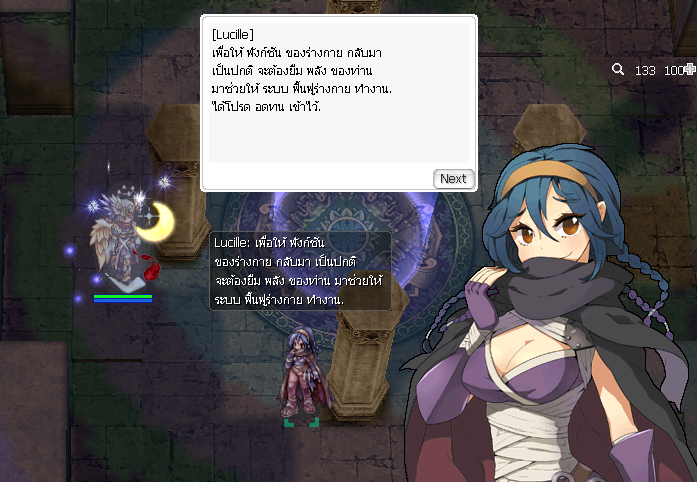This screenshot has height=482, width=697.
Task: Continue the Lucille dialogue with Next
Action: [453, 178]
